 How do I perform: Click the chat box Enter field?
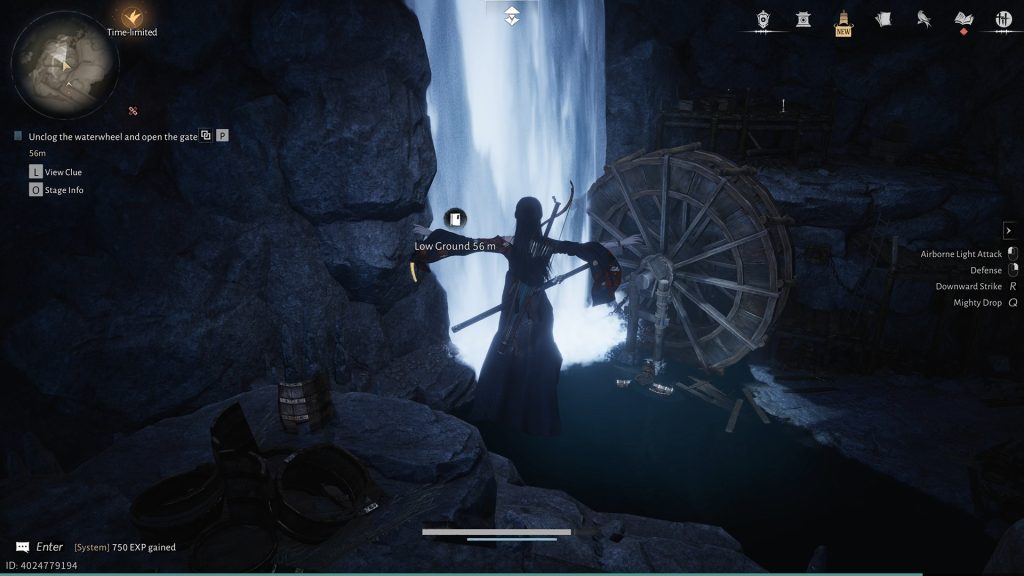tap(50, 547)
